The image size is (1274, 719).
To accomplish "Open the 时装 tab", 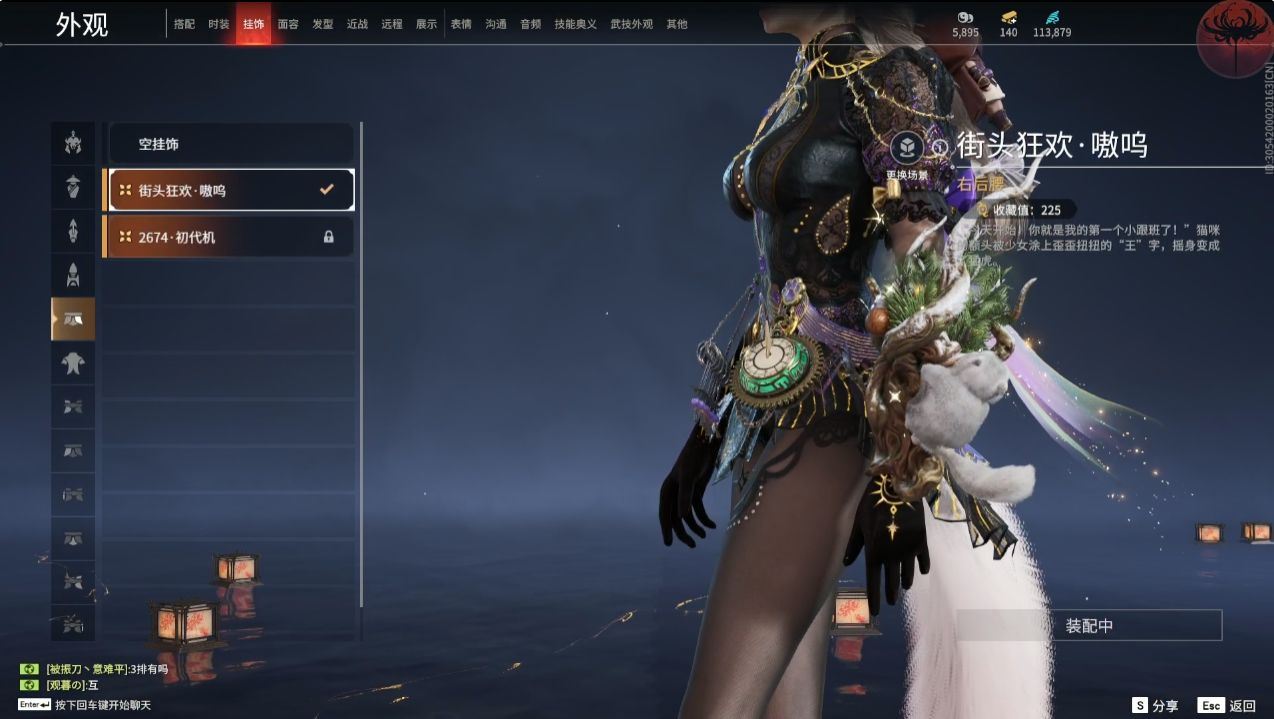I will (219, 24).
